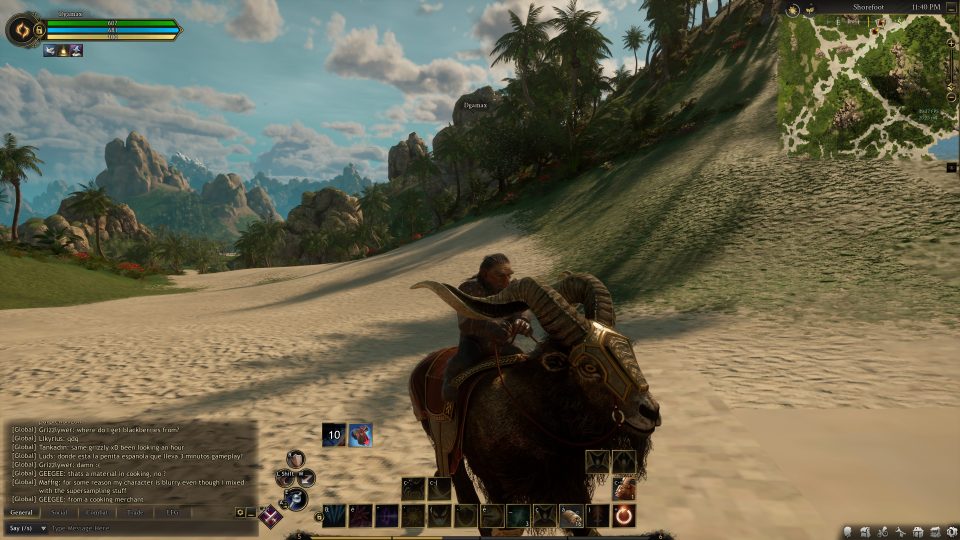Use the blue orb ability in skill wheel
This screenshot has height=540, width=960.
[297, 499]
